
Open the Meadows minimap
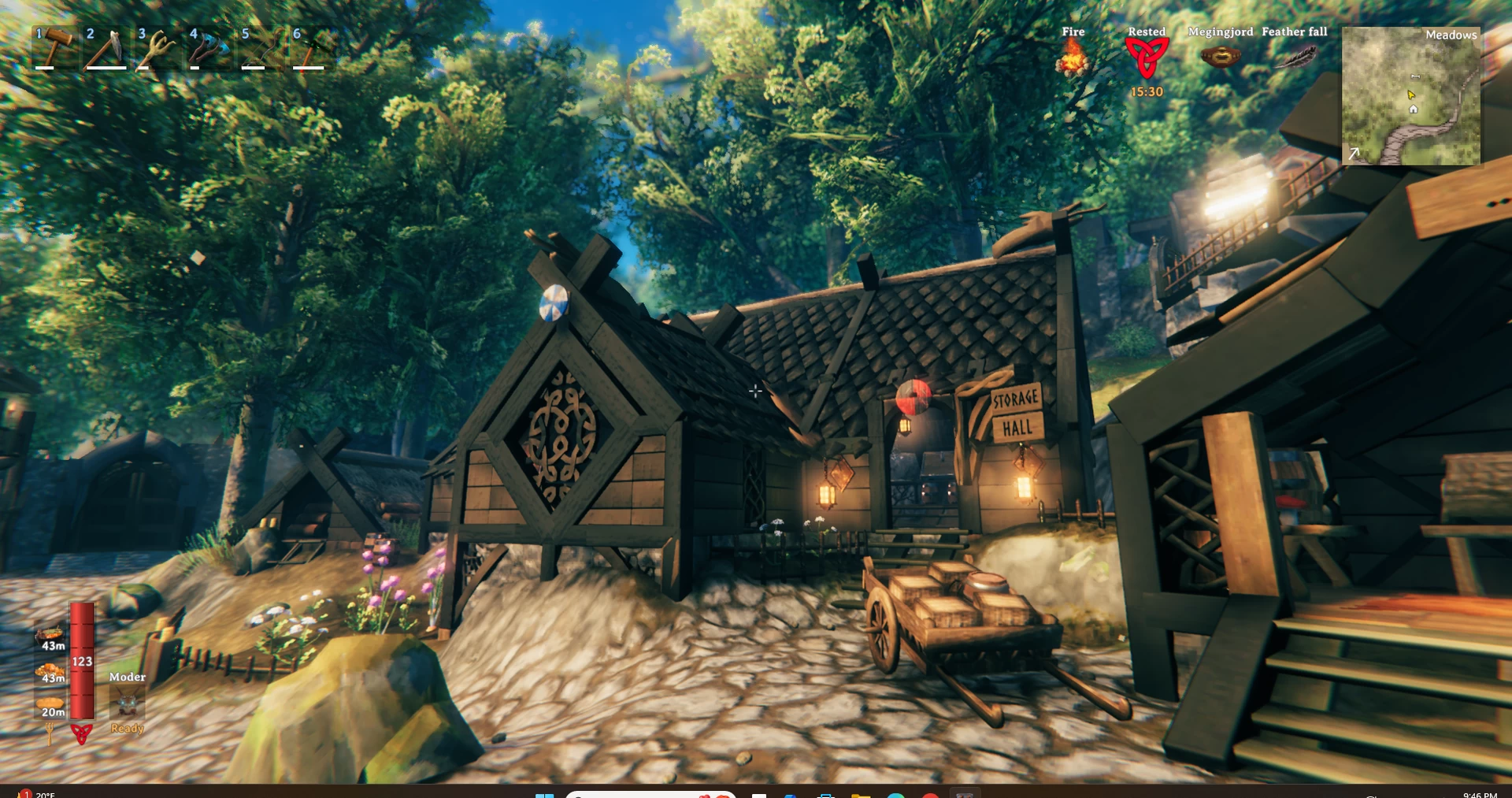click(x=1410, y=95)
